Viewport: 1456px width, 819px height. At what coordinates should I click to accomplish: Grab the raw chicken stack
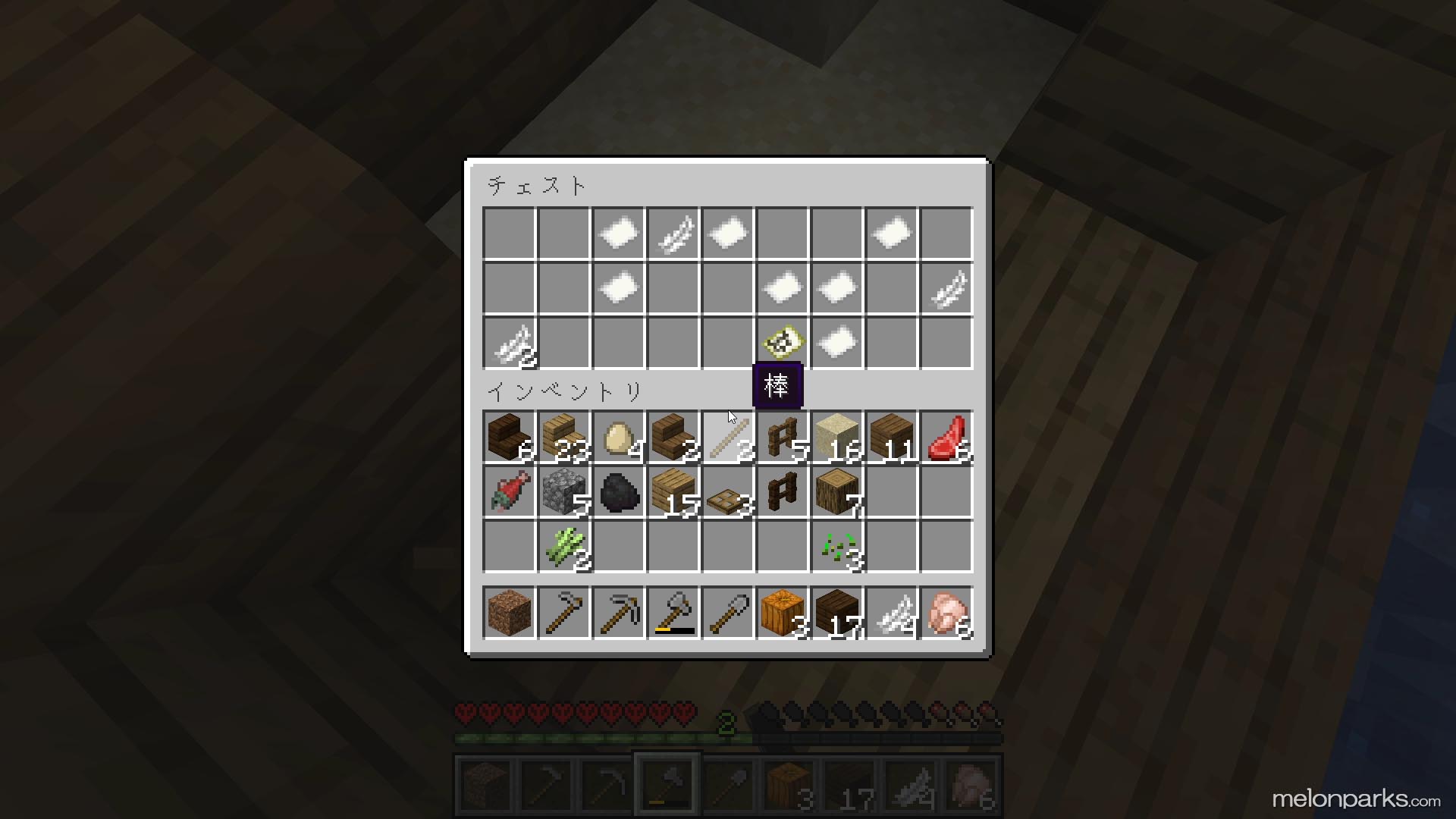pyautogui.click(x=946, y=613)
